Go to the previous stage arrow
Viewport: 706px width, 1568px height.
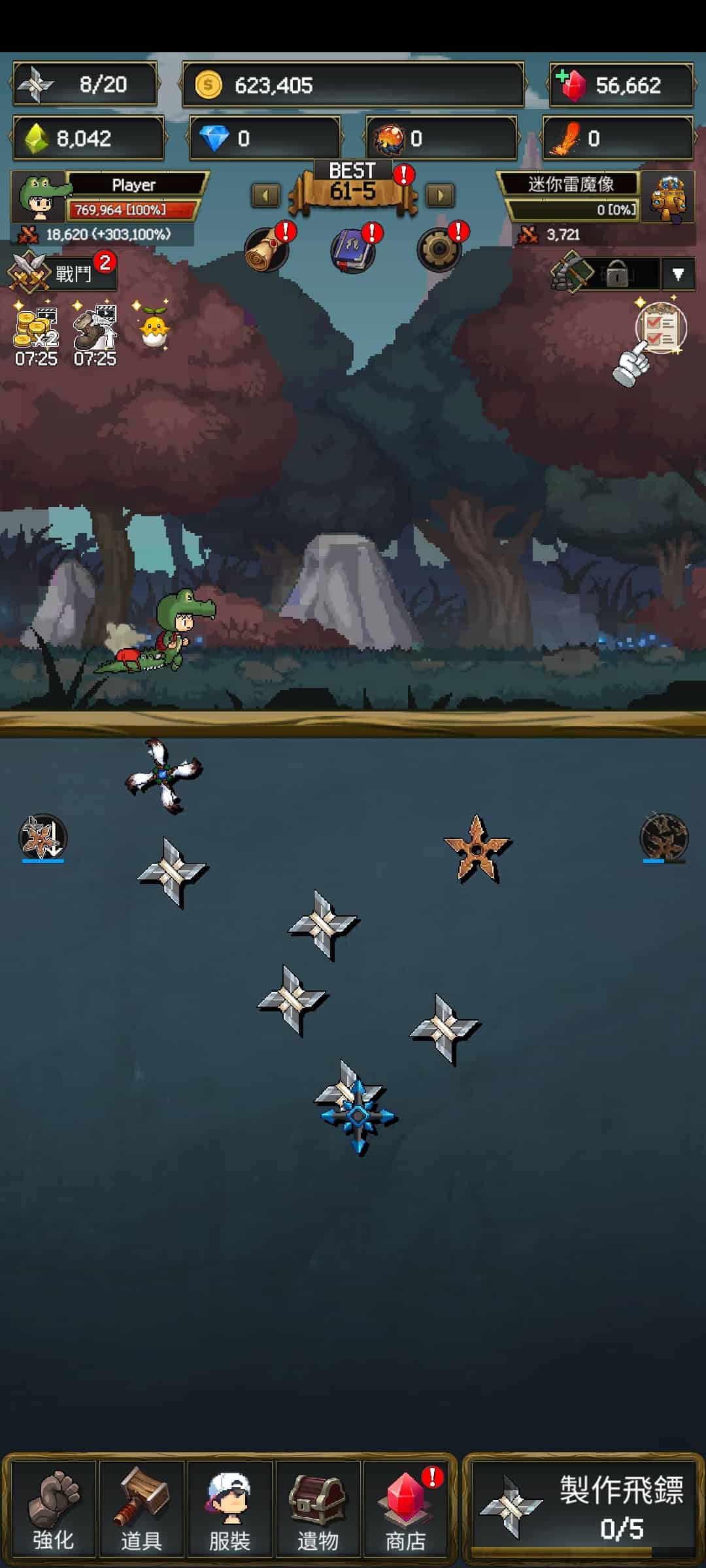click(x=266, y=195)
